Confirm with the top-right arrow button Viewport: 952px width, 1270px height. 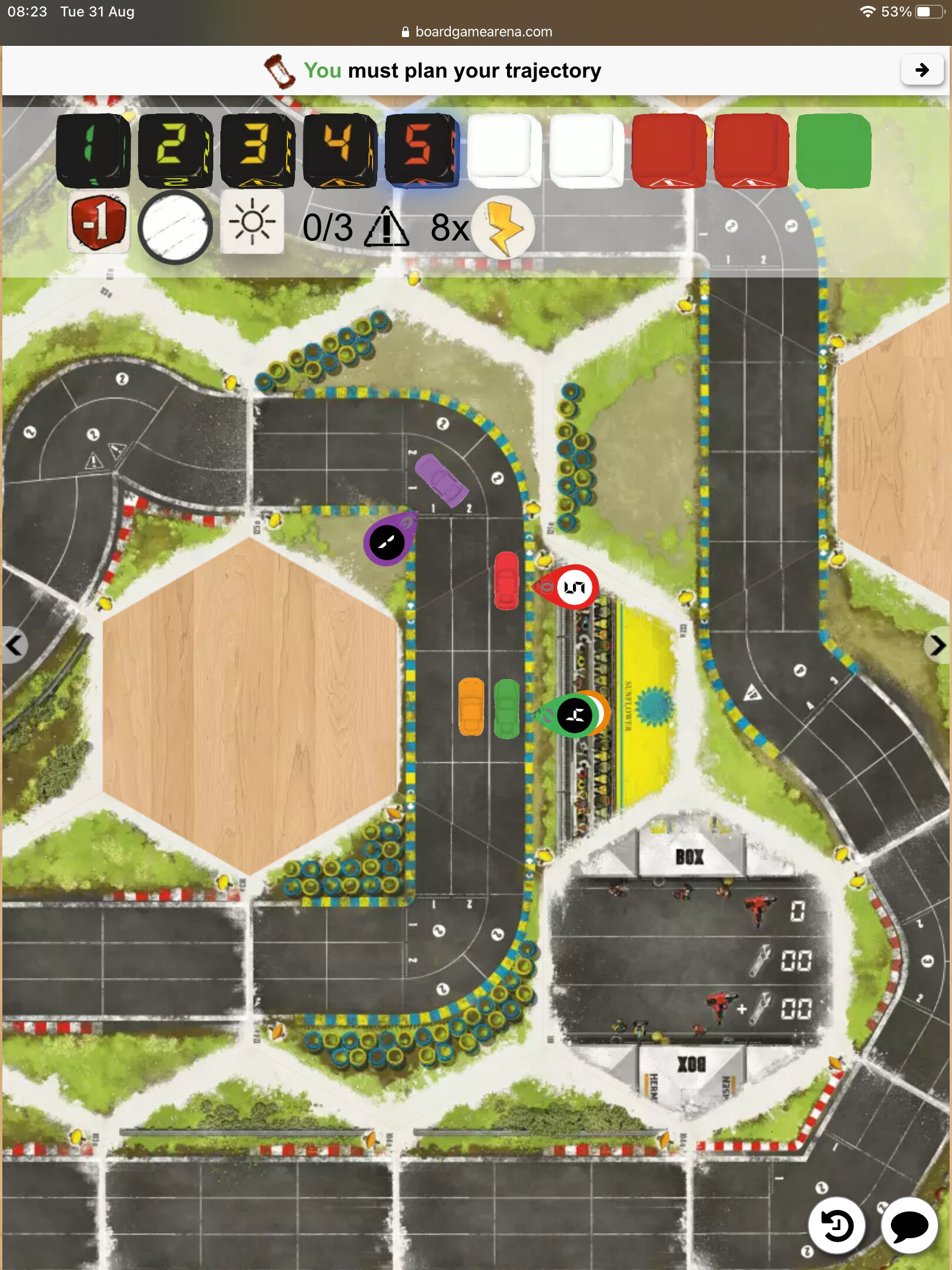(921, 71)
